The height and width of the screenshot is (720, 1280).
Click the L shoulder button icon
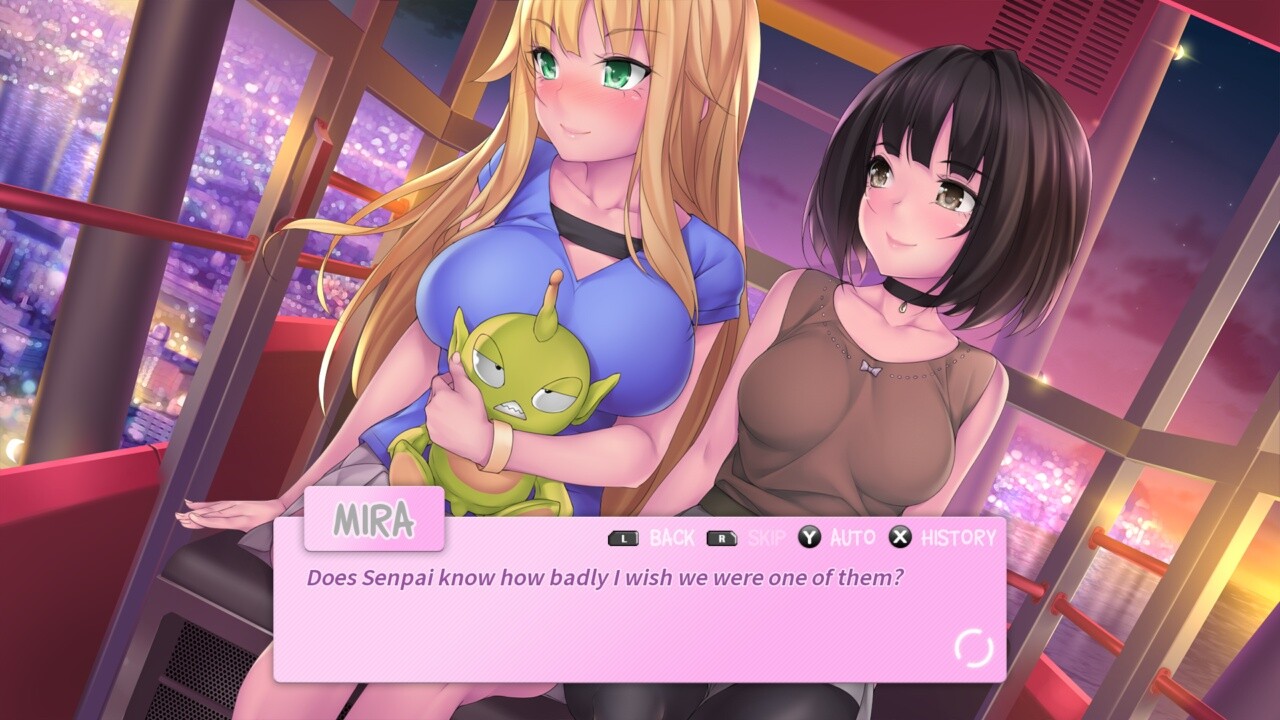pos(622,537)
